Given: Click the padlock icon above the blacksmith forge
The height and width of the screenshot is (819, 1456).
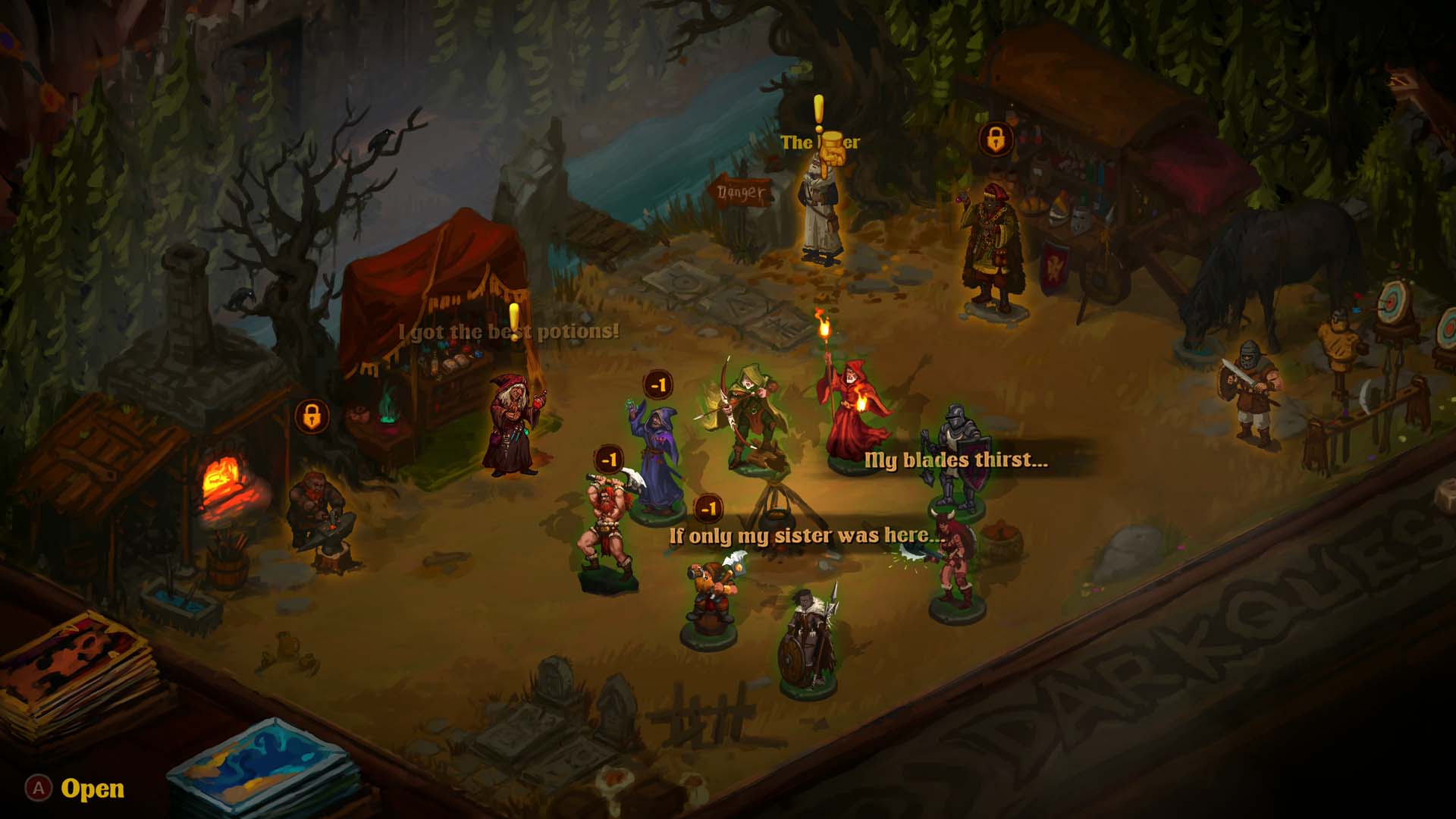Looking at the screenshot, I should [312, 416].
